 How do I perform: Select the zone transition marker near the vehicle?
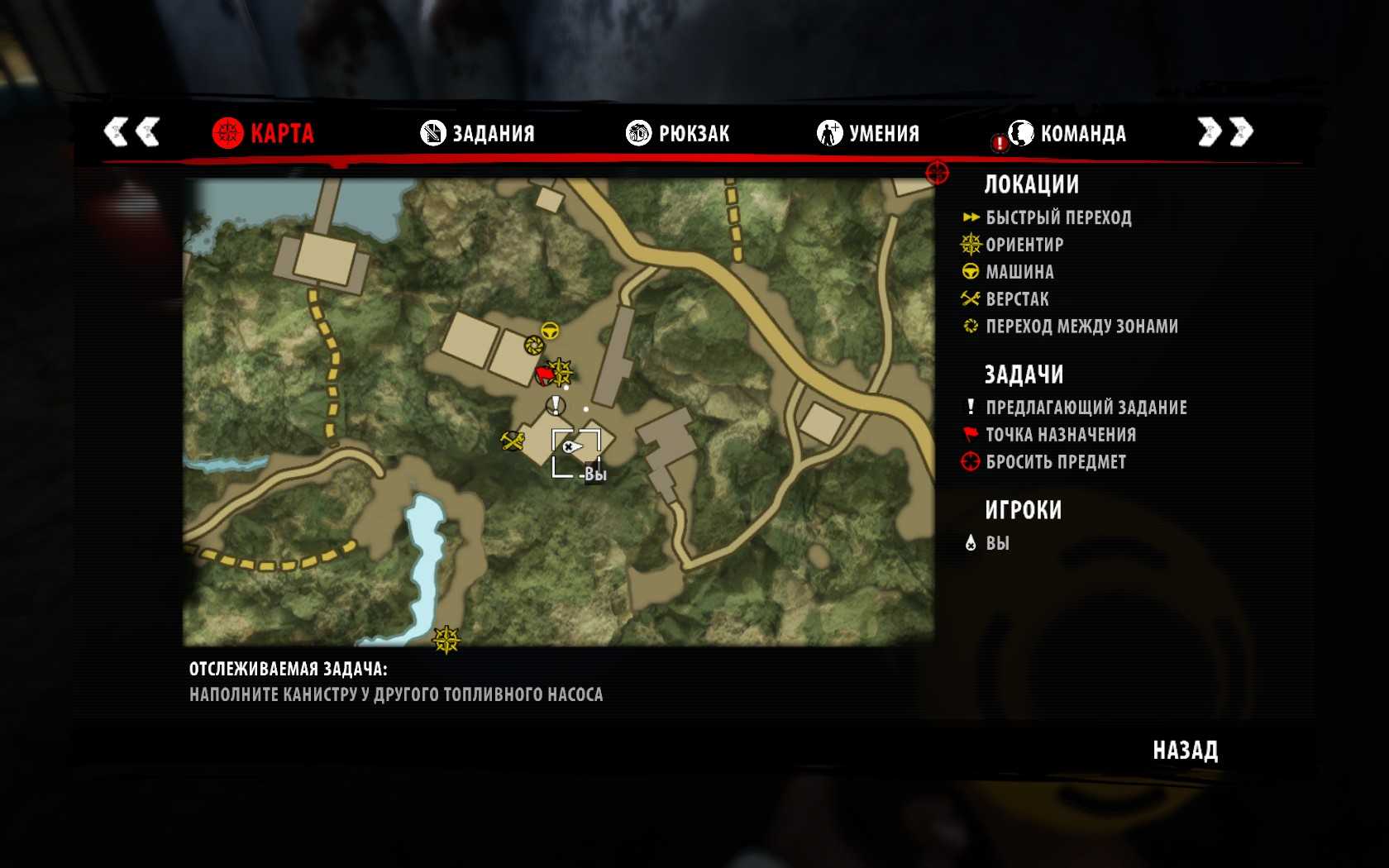coord(533,344)
